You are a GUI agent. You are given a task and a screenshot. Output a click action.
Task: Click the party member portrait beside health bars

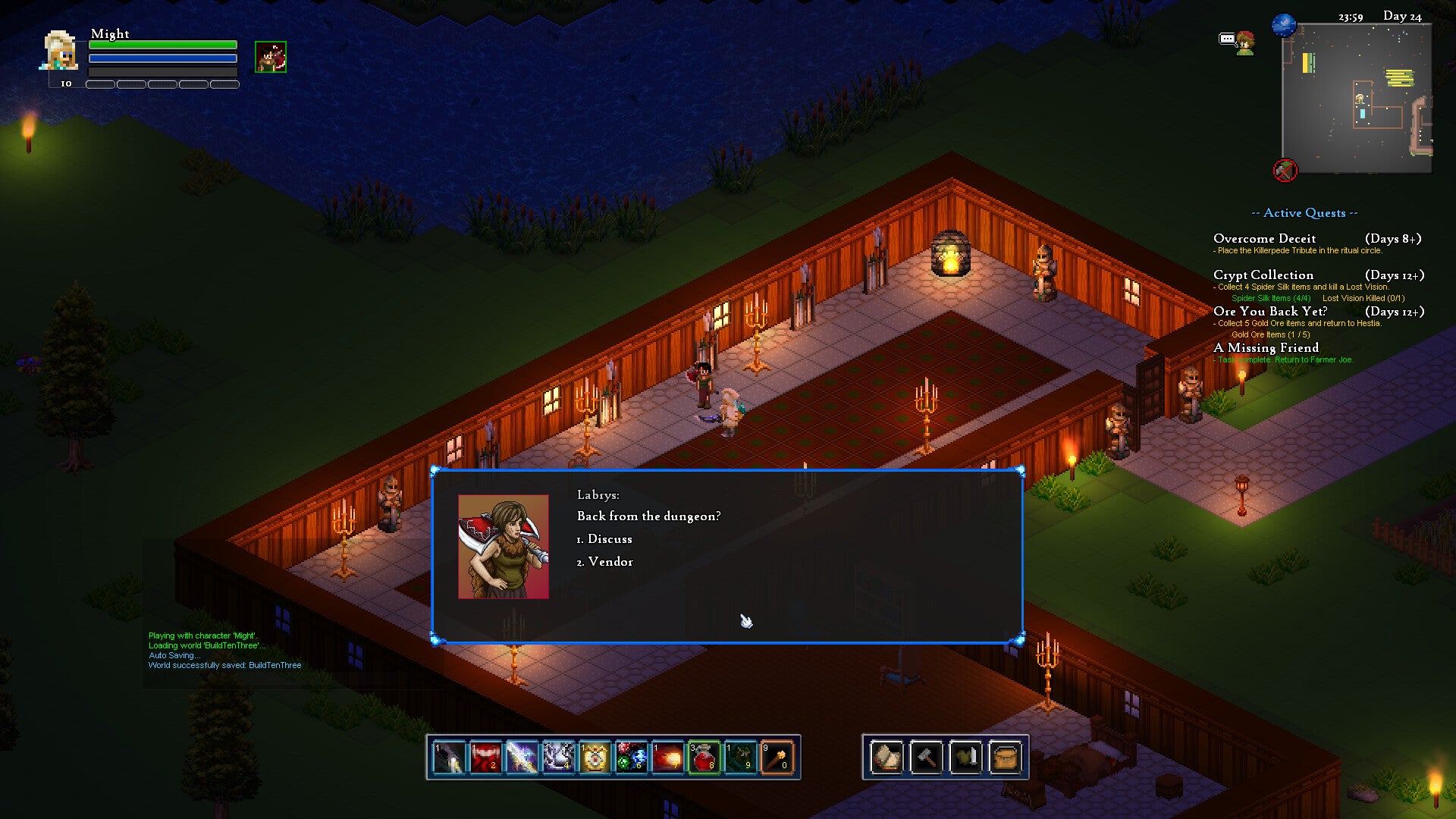point(271,58)
